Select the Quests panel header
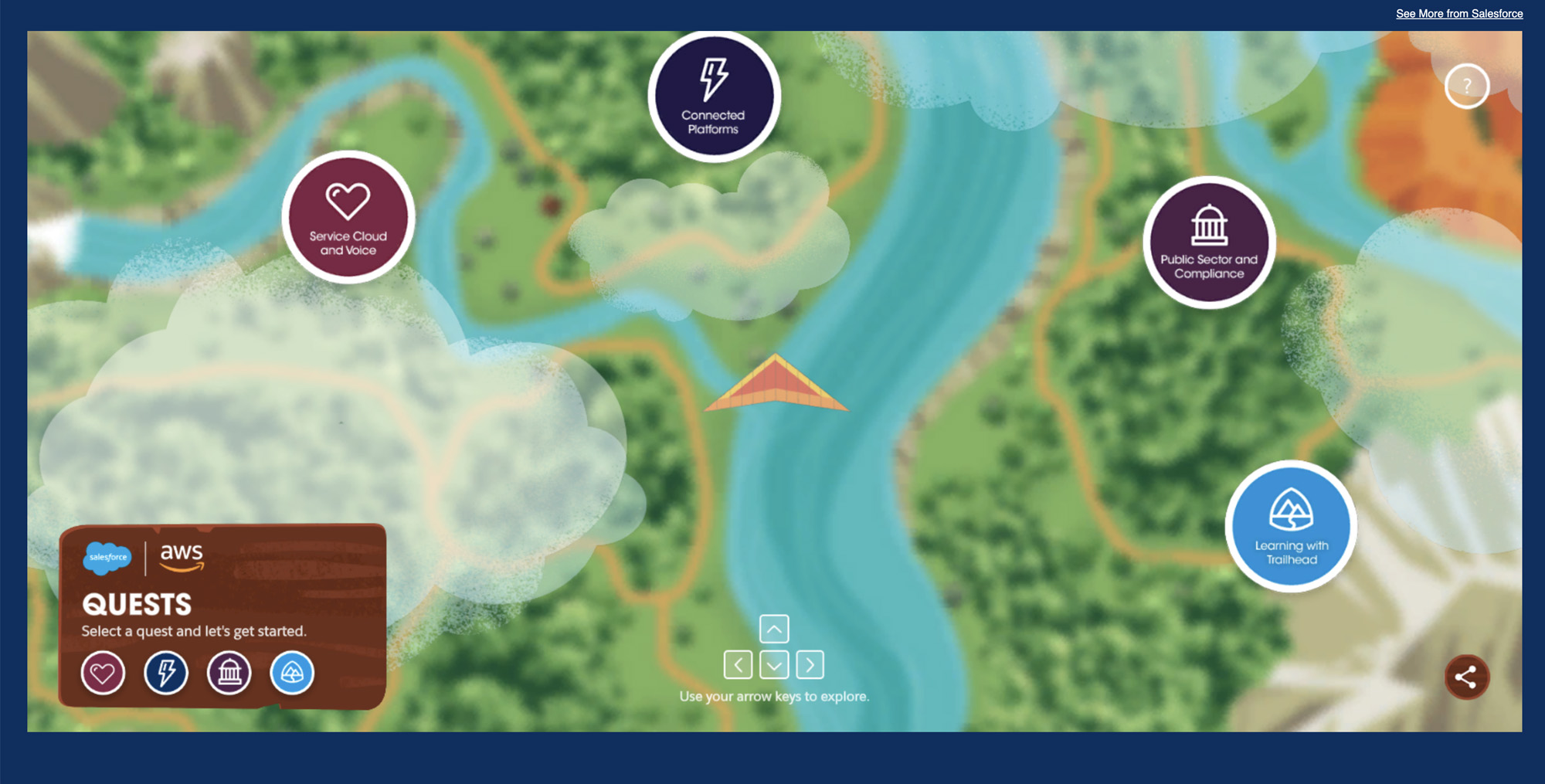1545x784 pixels. tap(136, 605)
